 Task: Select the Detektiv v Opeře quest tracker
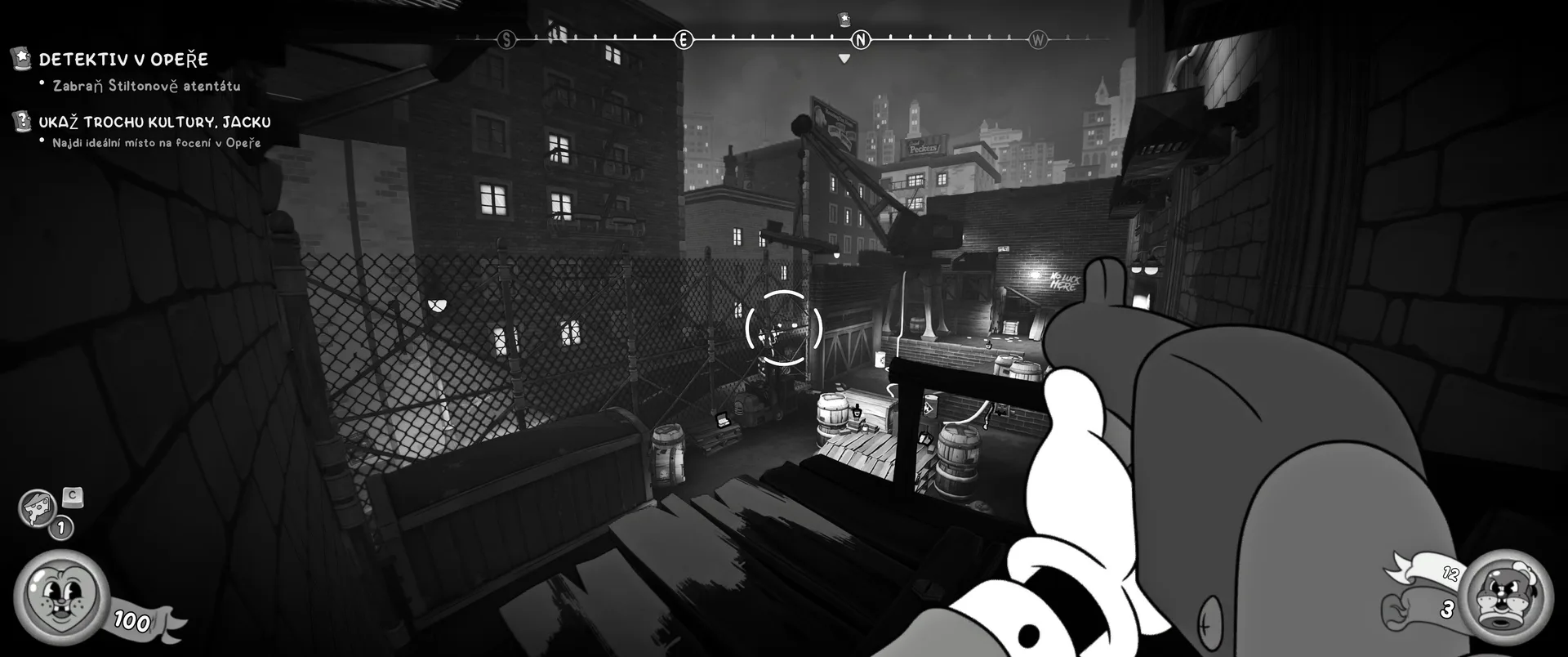[122, 60]
